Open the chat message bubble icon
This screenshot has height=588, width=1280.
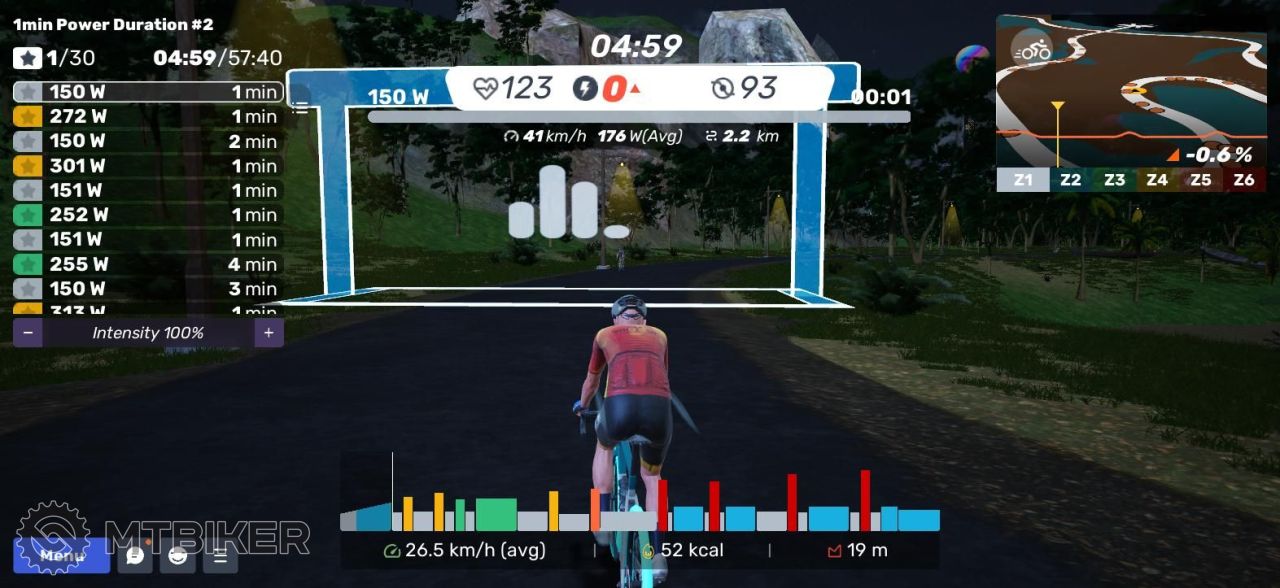135,556
